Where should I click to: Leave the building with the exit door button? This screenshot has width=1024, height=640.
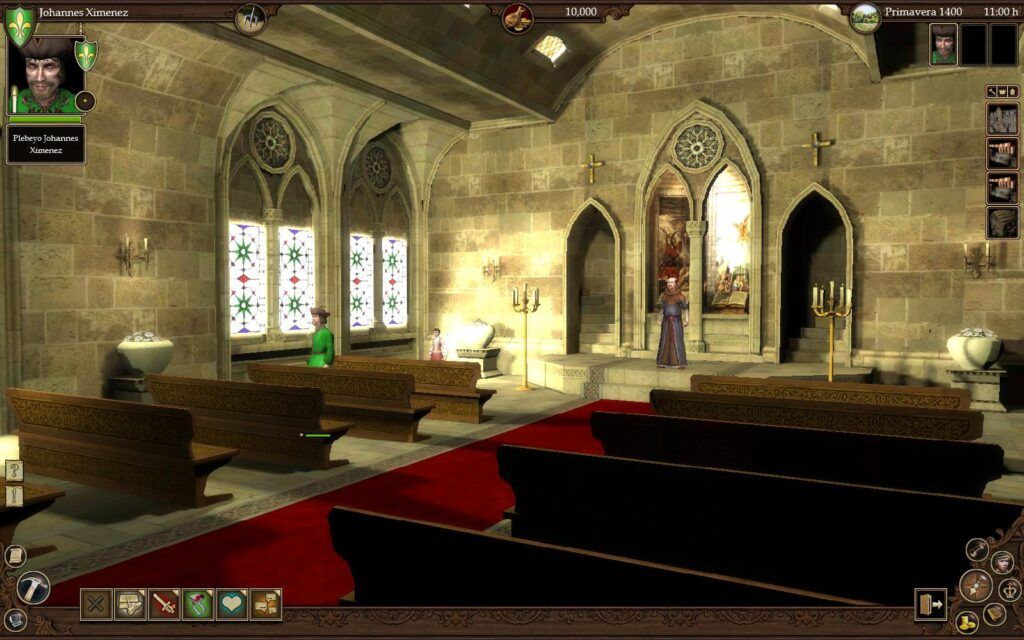pos(930,604)
